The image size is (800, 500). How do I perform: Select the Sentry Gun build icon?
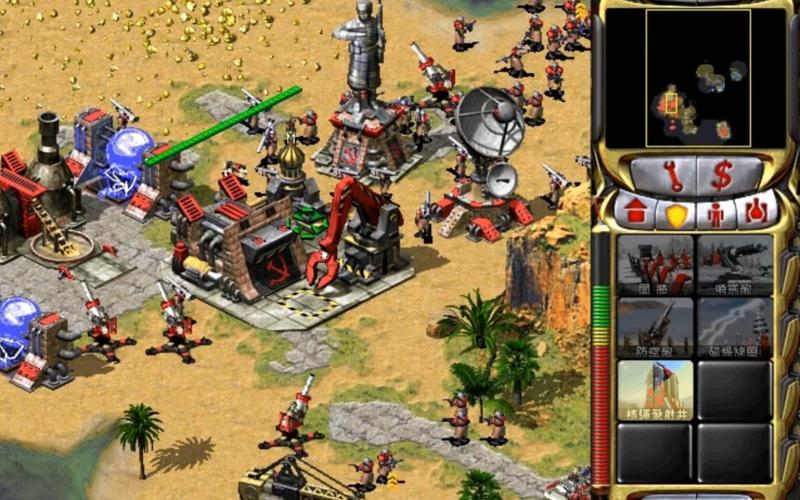tap(735, 265)
